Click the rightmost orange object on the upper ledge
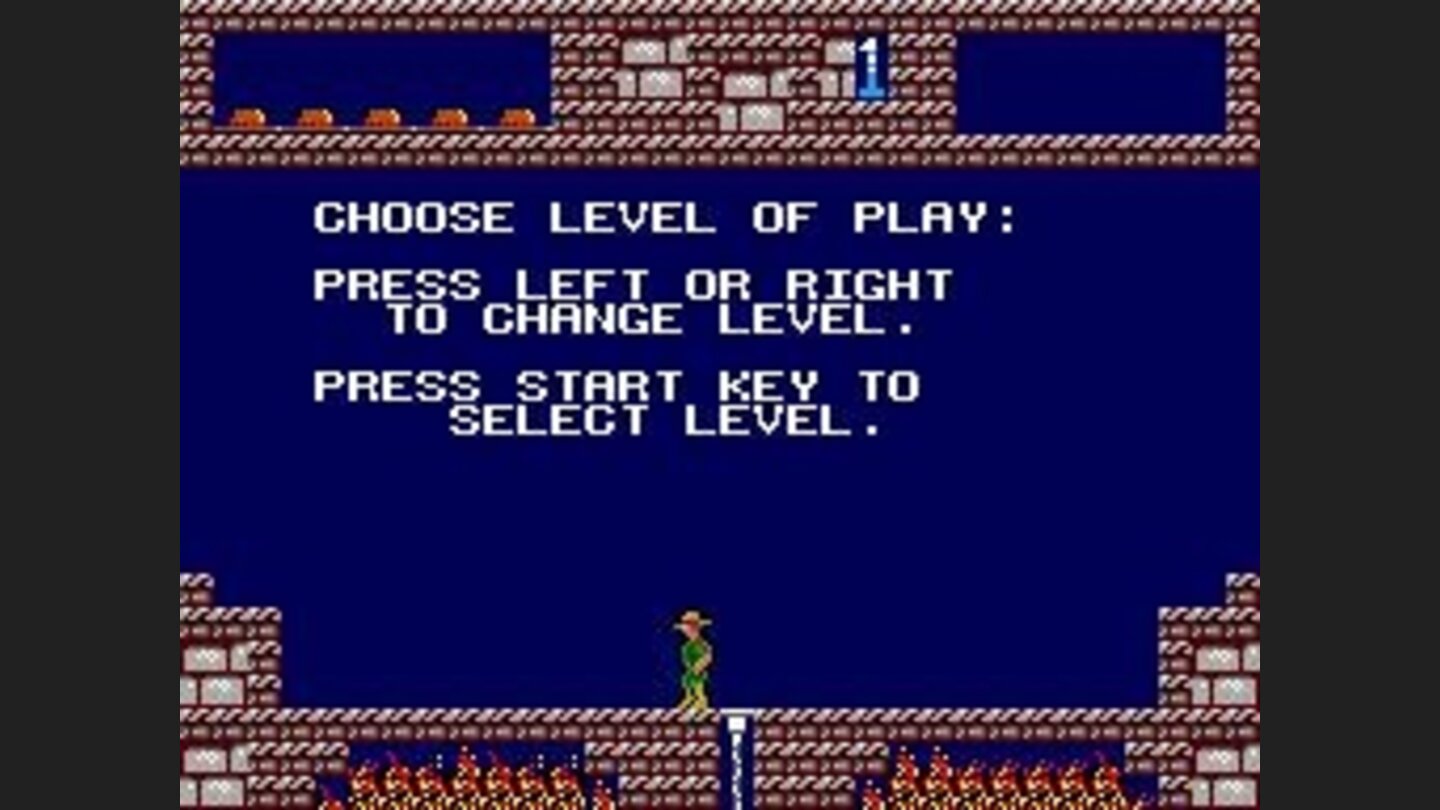 [x=520, y=115]
